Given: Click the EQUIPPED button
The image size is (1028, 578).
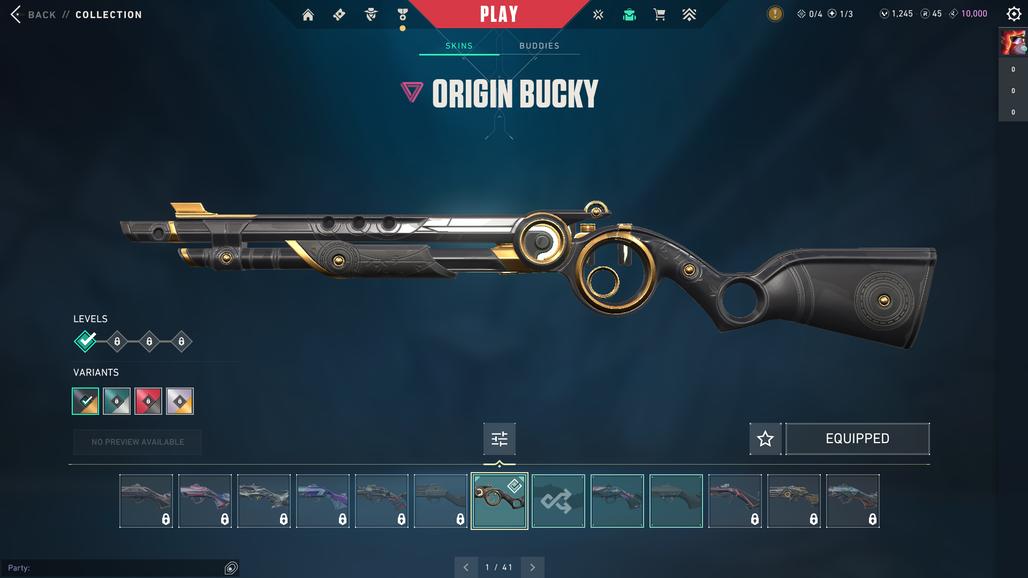Looking at the screenshot, I should click(x=857, y=439).
